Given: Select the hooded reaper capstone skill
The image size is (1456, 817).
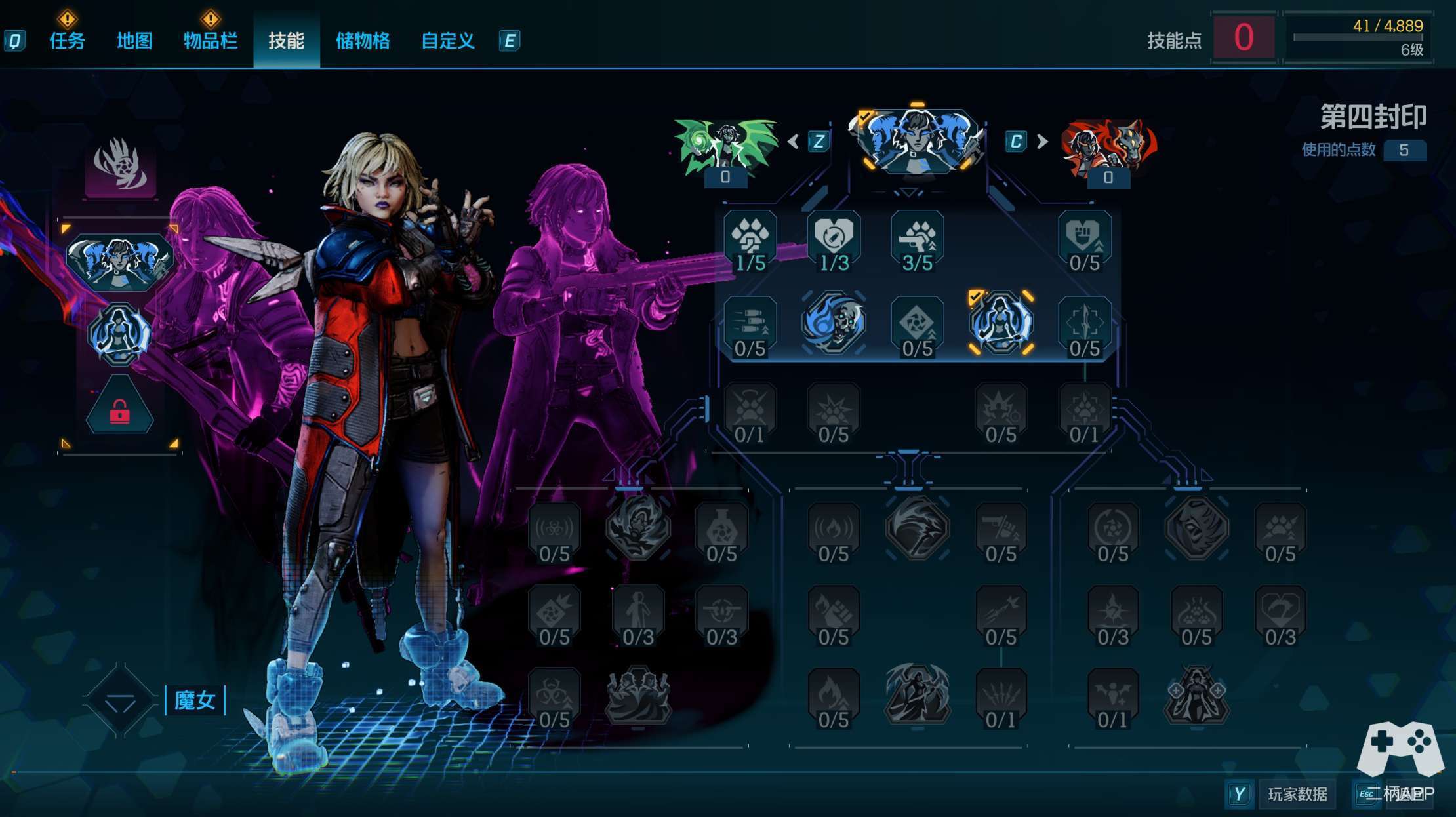Looking at the screenshot, I should click(x=917, y=694).
